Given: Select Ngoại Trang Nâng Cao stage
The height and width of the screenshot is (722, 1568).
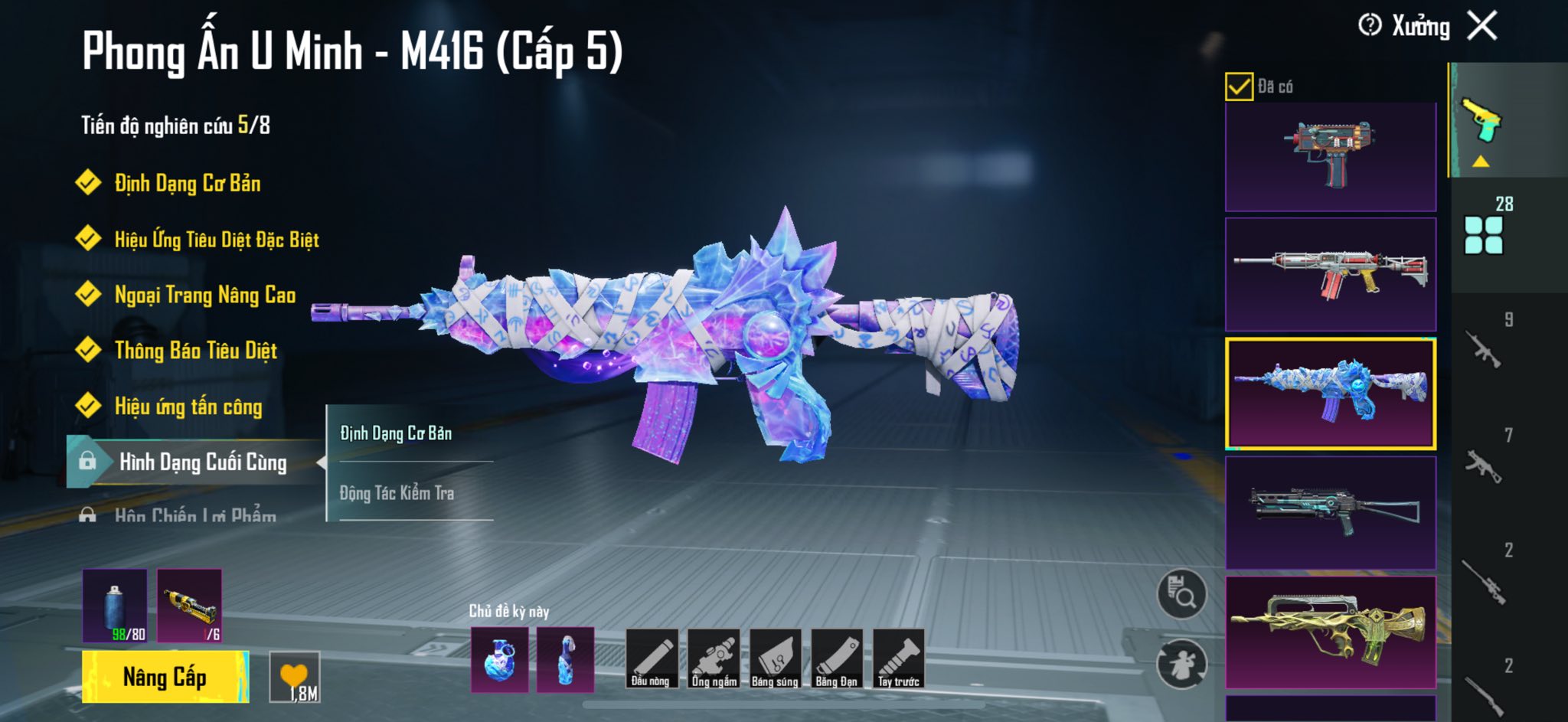Looking at the screenshot, I should coord(204,295).
